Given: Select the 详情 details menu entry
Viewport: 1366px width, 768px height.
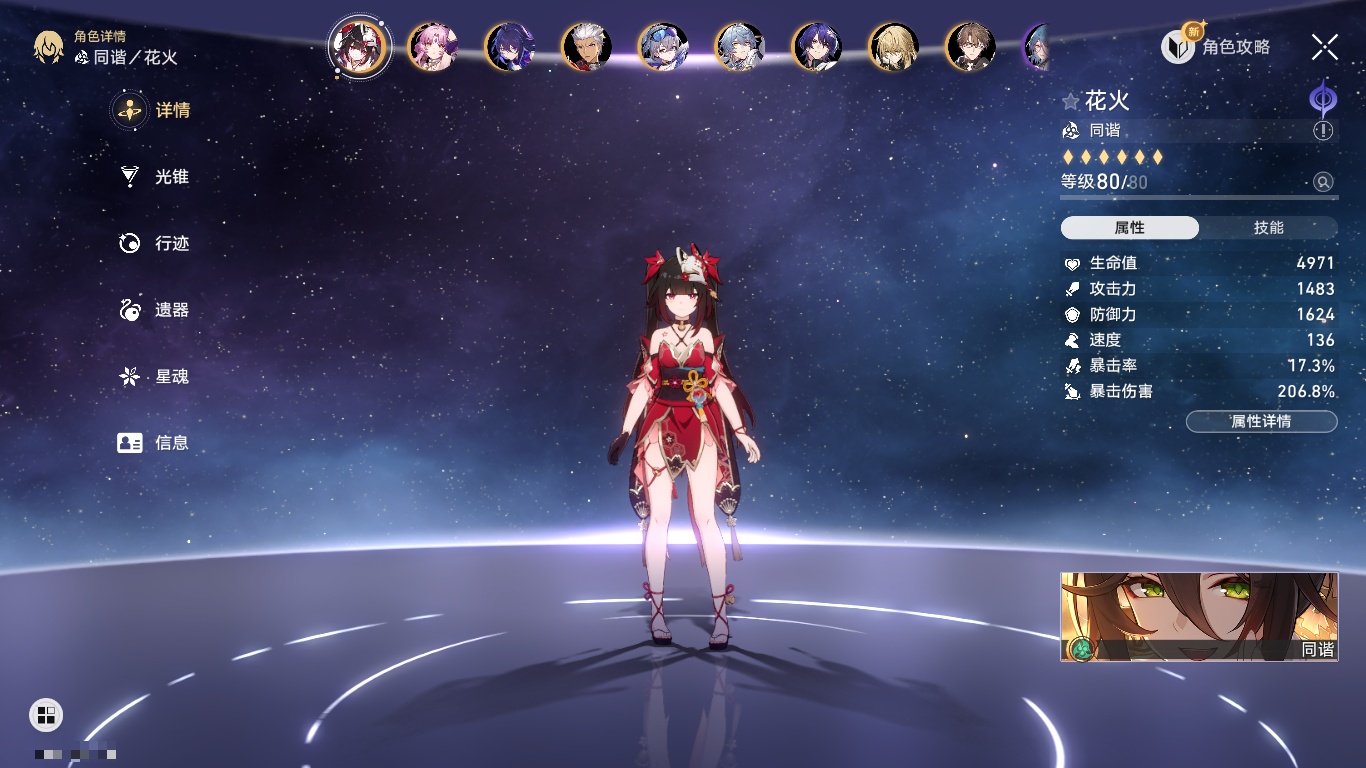Looking at the screenshot, I should 154,110.
